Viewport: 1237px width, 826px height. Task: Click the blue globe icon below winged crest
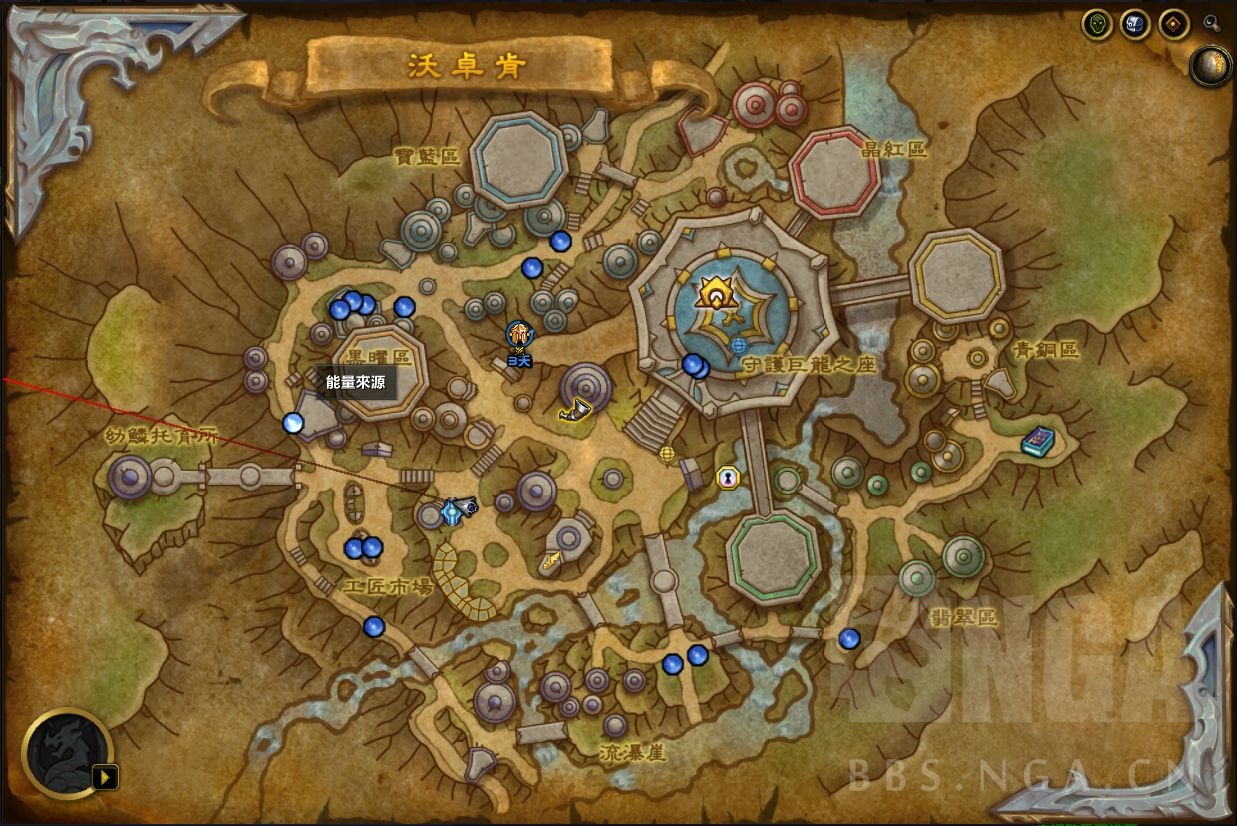[739, 346]
